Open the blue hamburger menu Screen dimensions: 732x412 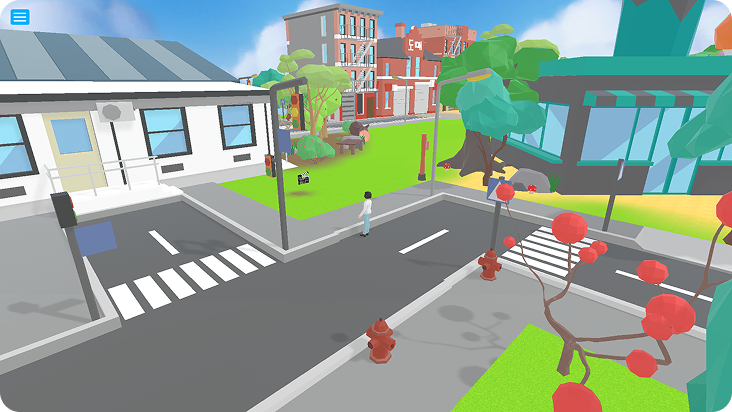pos(20,17)
